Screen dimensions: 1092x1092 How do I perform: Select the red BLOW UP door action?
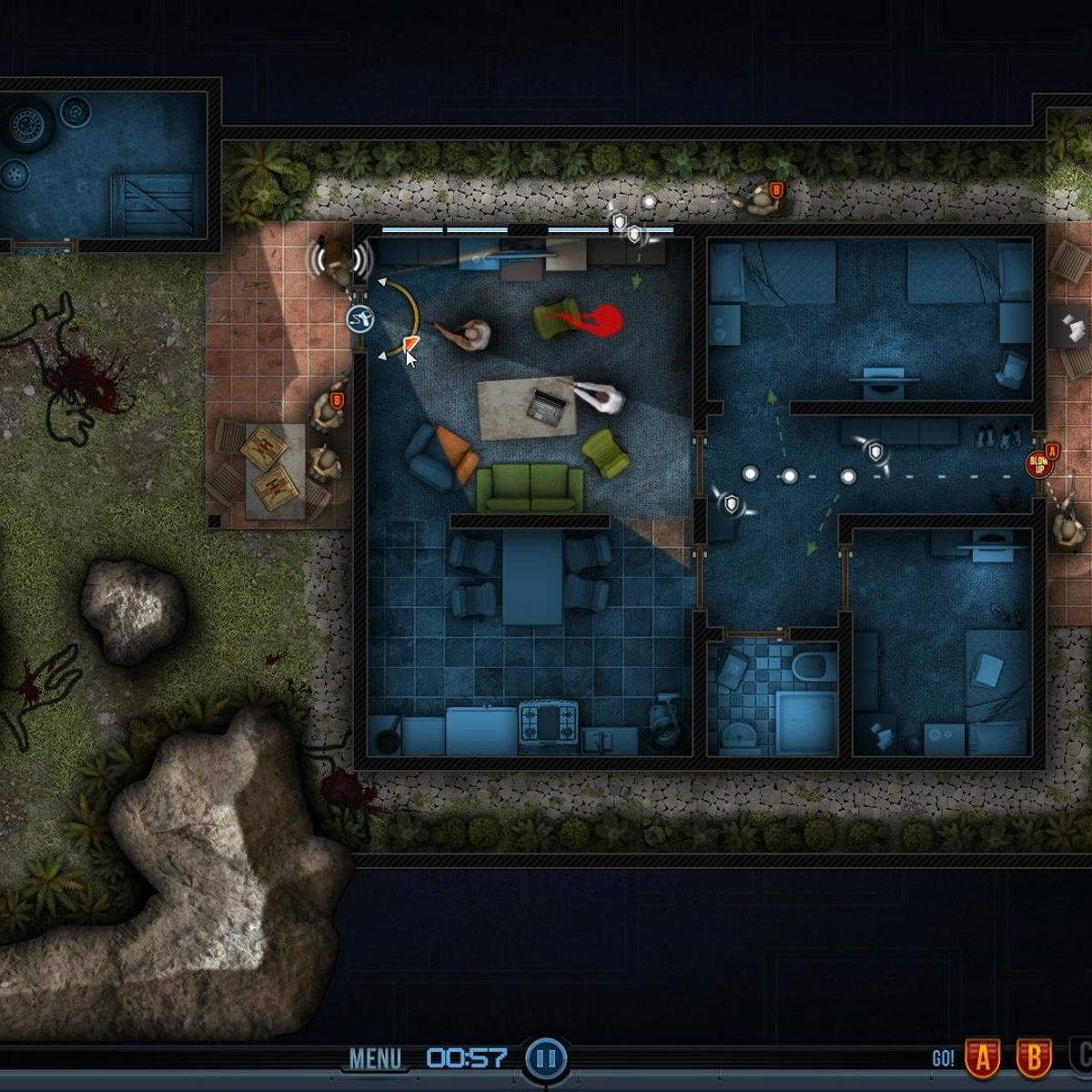[1038, 465]
